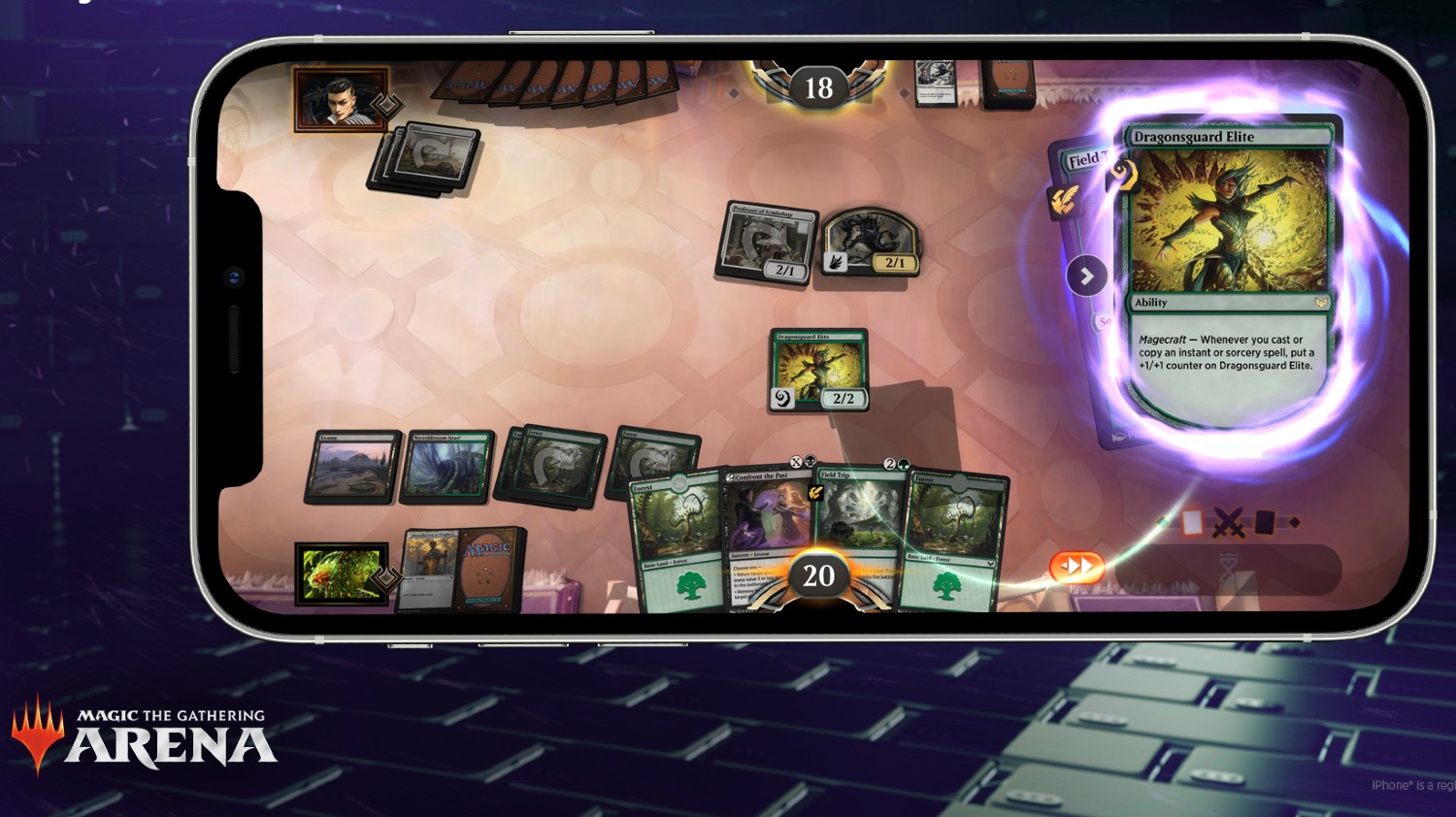Click the opponent's life total of 18

coord(817,88)
